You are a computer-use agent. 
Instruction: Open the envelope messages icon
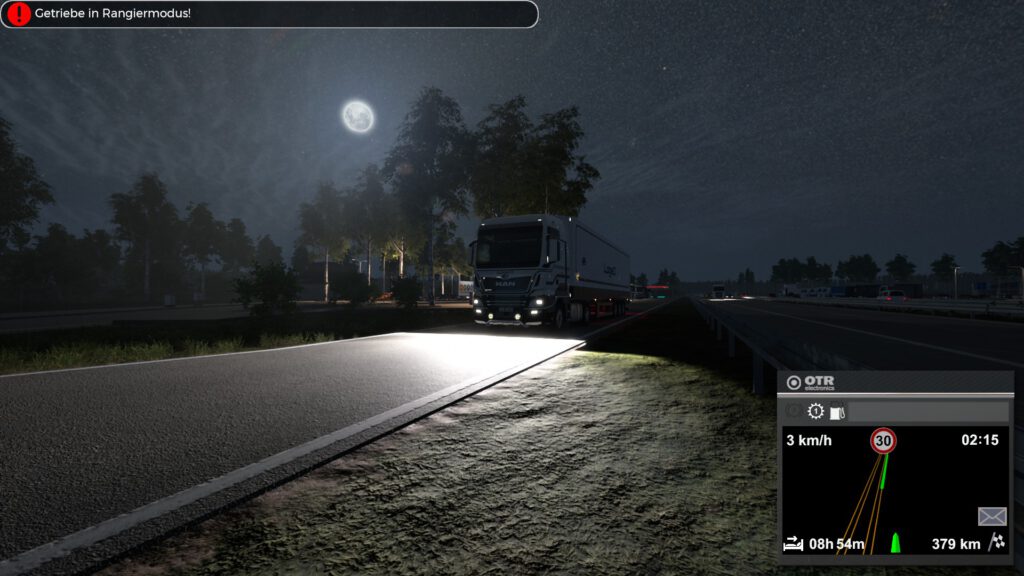pos(992,516)
